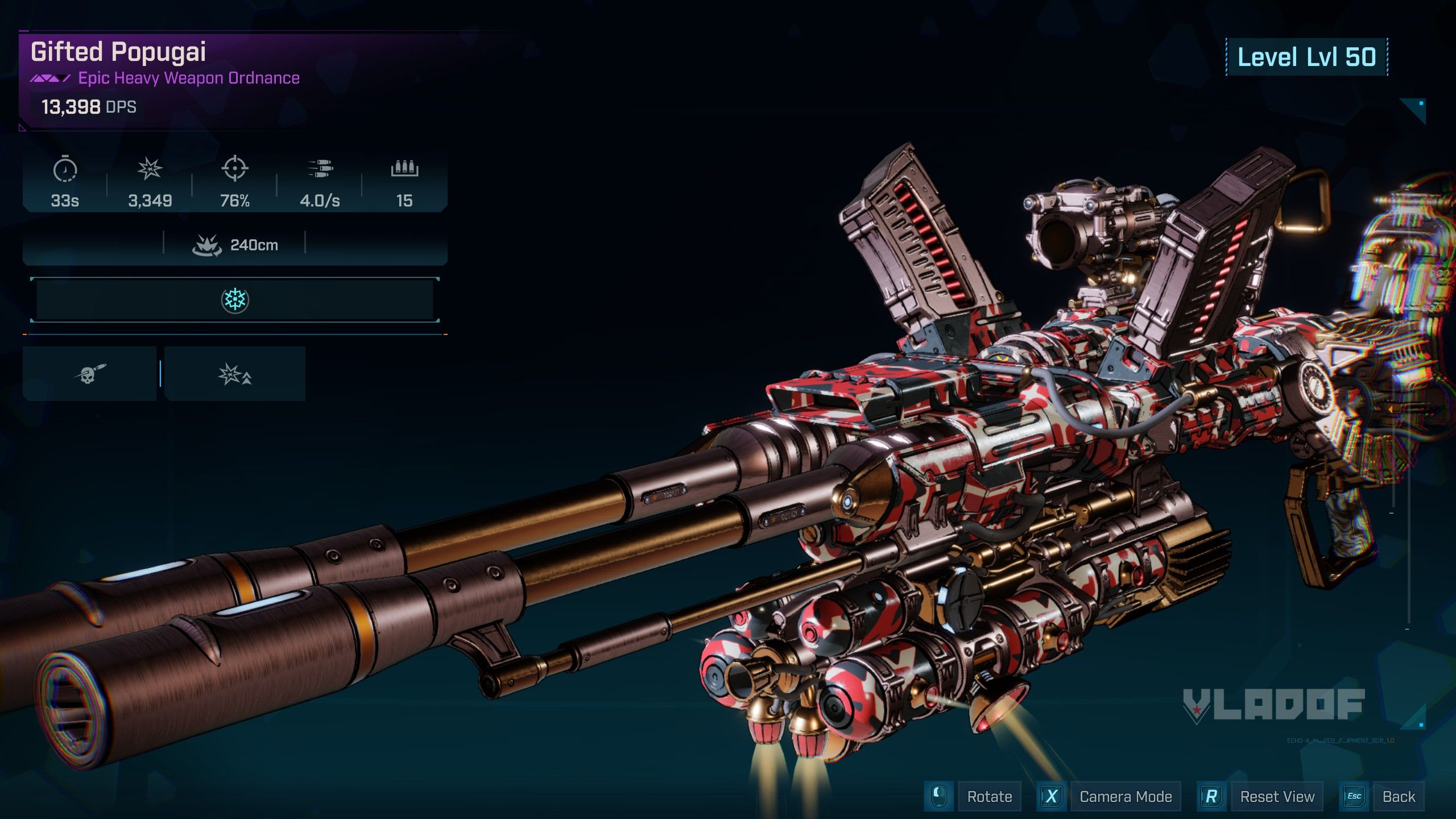Click the Back button

coord(1399,796)
